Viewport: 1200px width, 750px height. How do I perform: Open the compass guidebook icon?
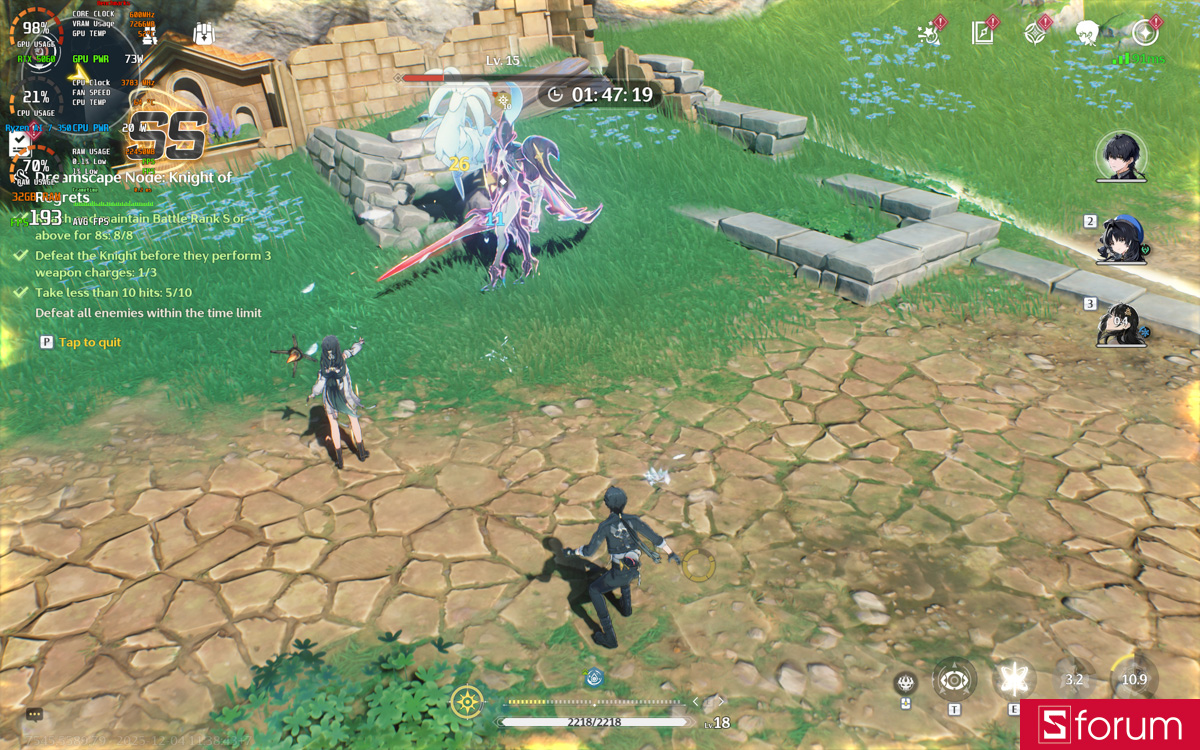(x=983, y=33)
